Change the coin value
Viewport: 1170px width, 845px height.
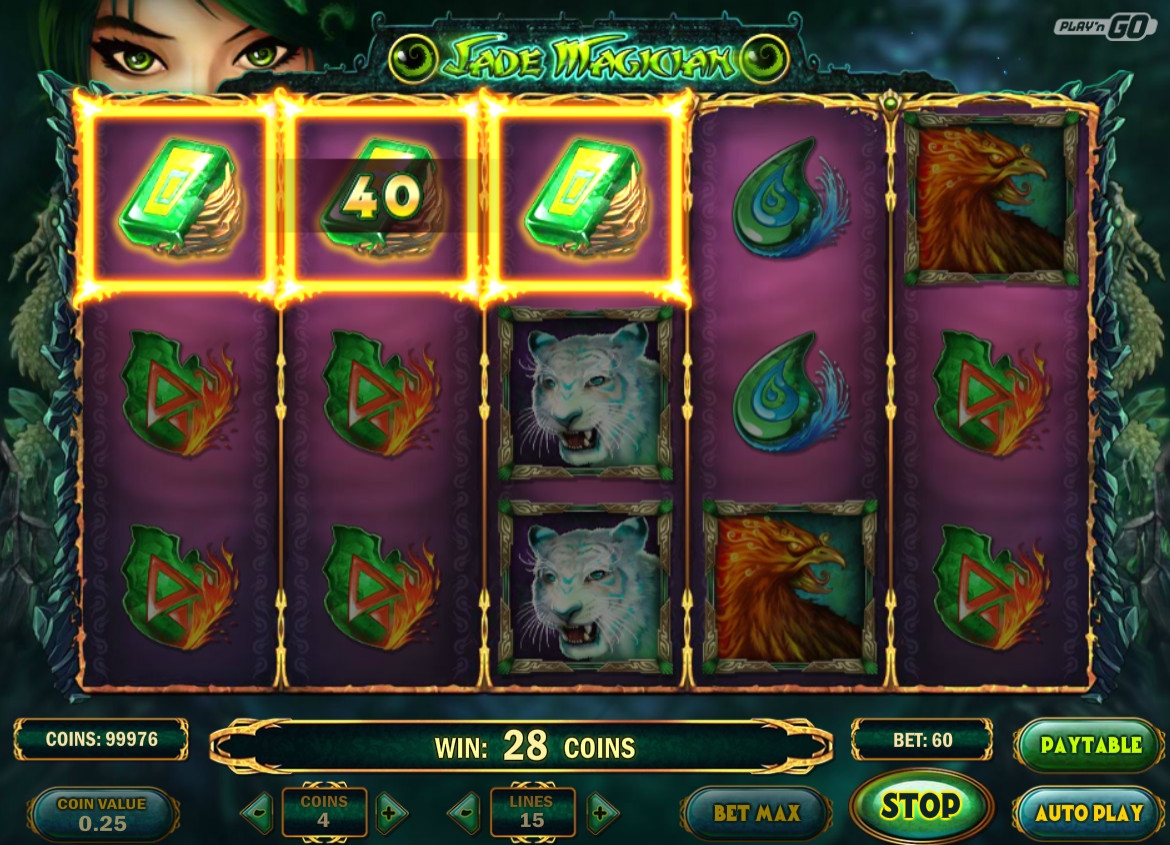pyautogui.click(x=102, y=813)
